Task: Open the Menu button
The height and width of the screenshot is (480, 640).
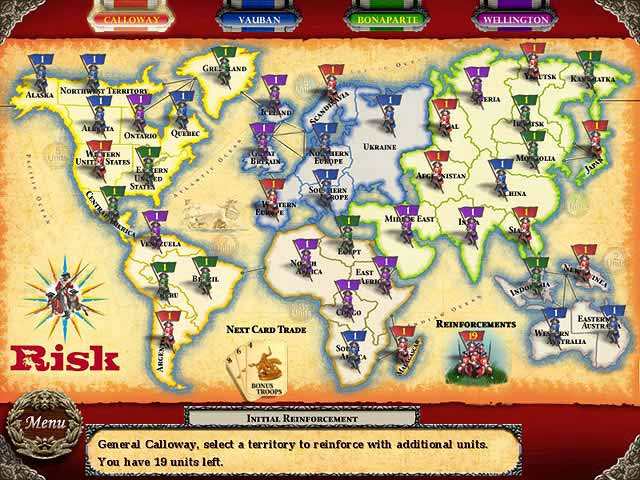Action: [x=43, y=423]
